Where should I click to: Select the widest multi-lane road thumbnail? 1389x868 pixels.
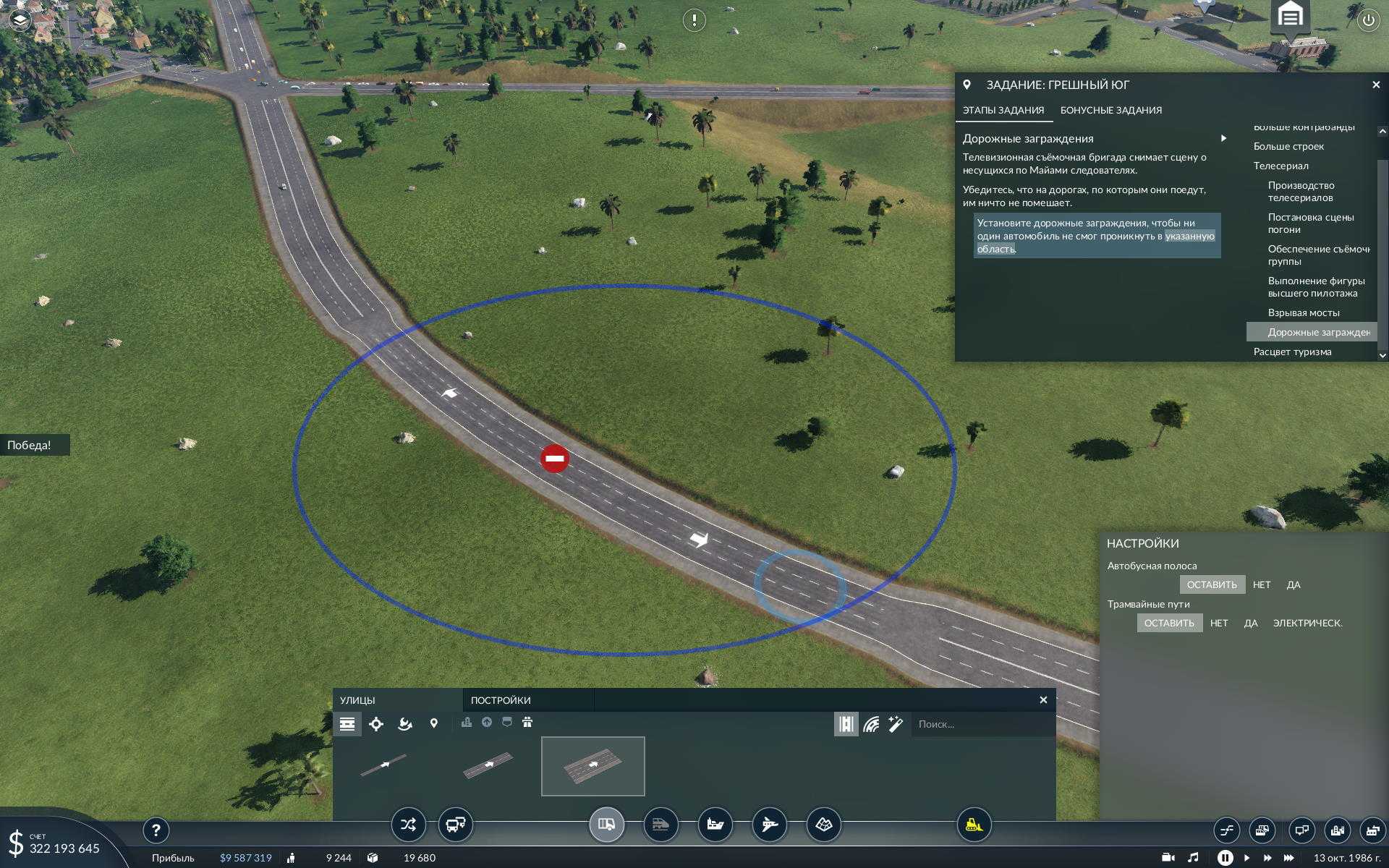[592, 766]
